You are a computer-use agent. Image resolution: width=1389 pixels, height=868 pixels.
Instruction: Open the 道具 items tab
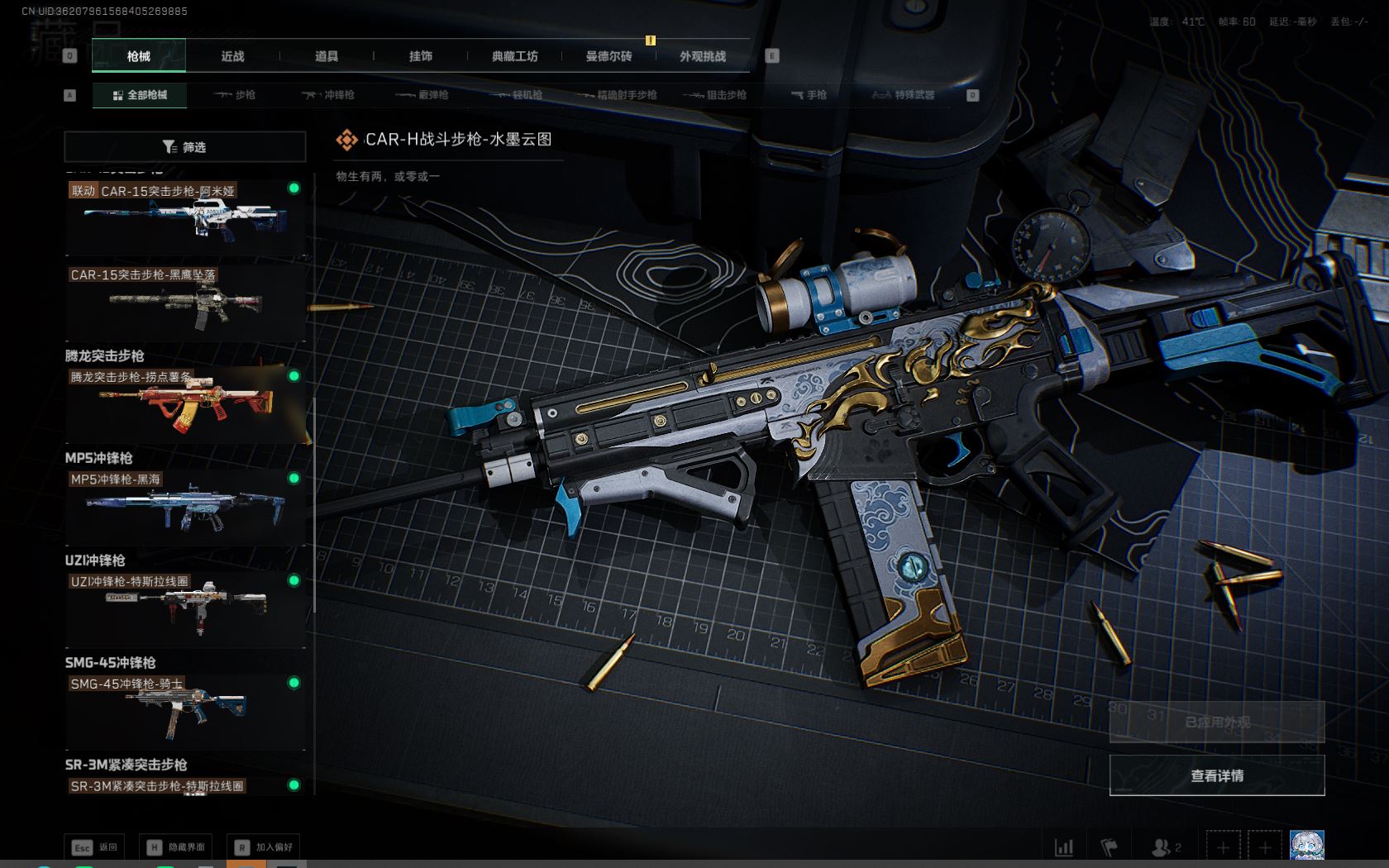327,56
